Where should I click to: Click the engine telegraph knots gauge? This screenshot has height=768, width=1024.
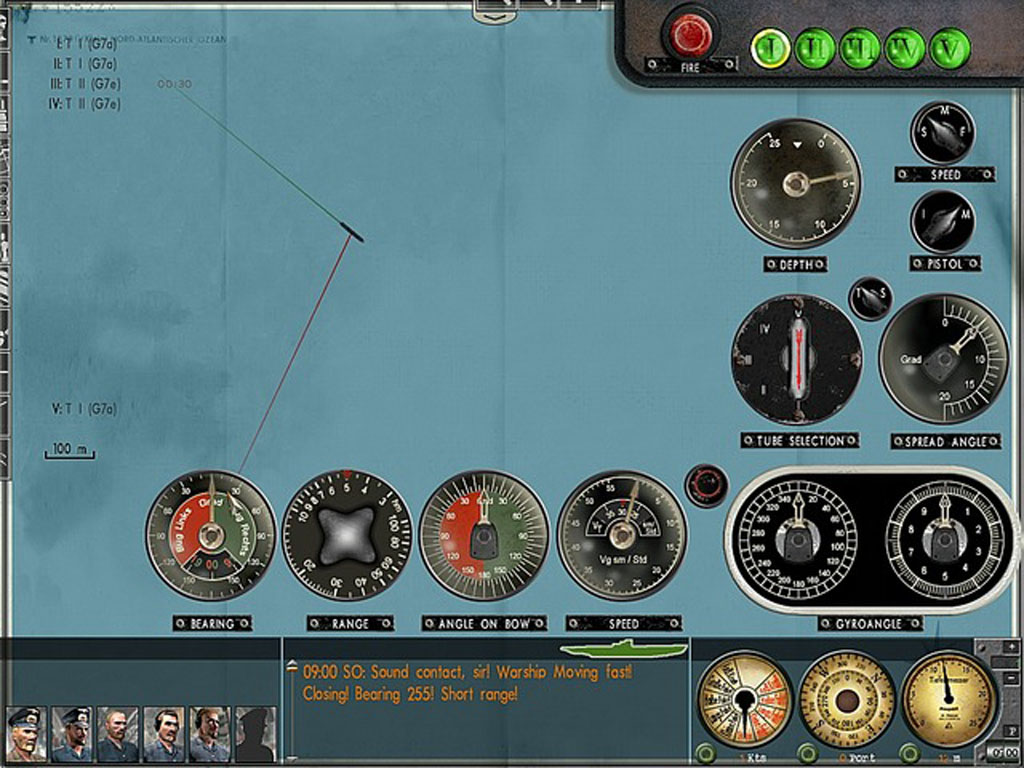[x=745, y=698]
